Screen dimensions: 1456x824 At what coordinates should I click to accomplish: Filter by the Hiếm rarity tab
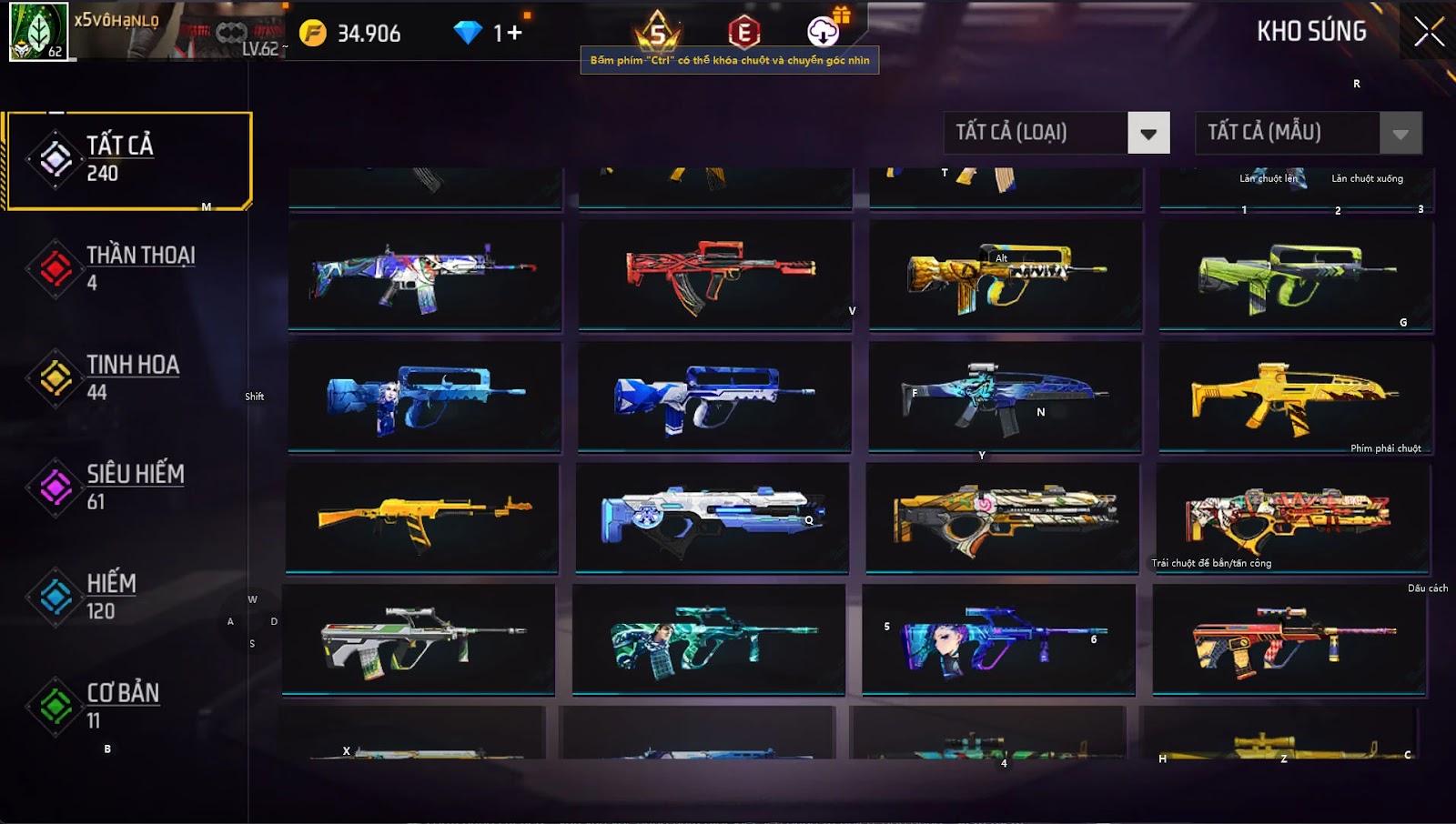coord(127,597)
